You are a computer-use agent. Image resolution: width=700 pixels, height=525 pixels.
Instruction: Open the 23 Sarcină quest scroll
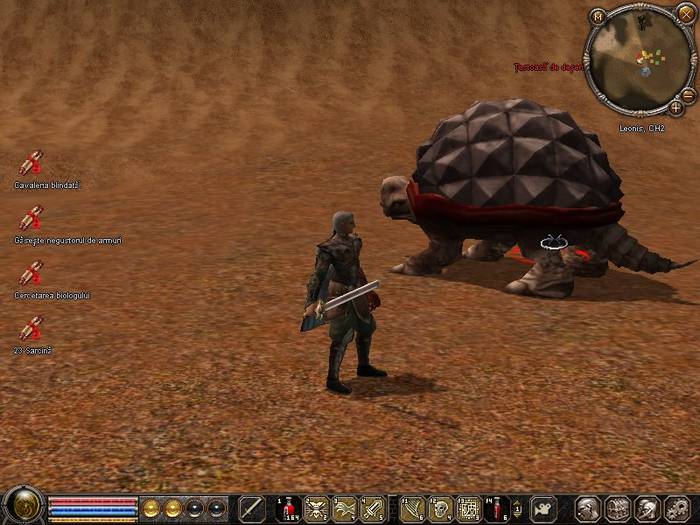click(x=31, y=328)
